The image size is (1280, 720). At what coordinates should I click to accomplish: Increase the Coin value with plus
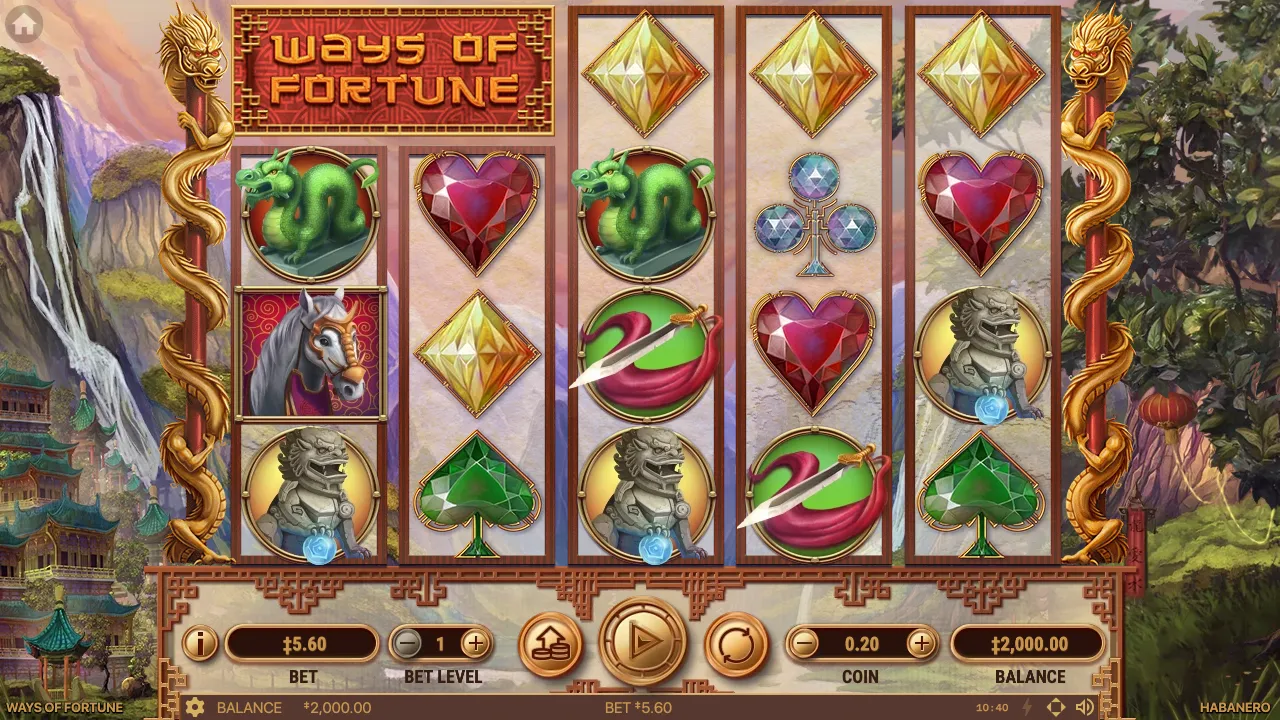pyautogui.click(x=923, y=644)
